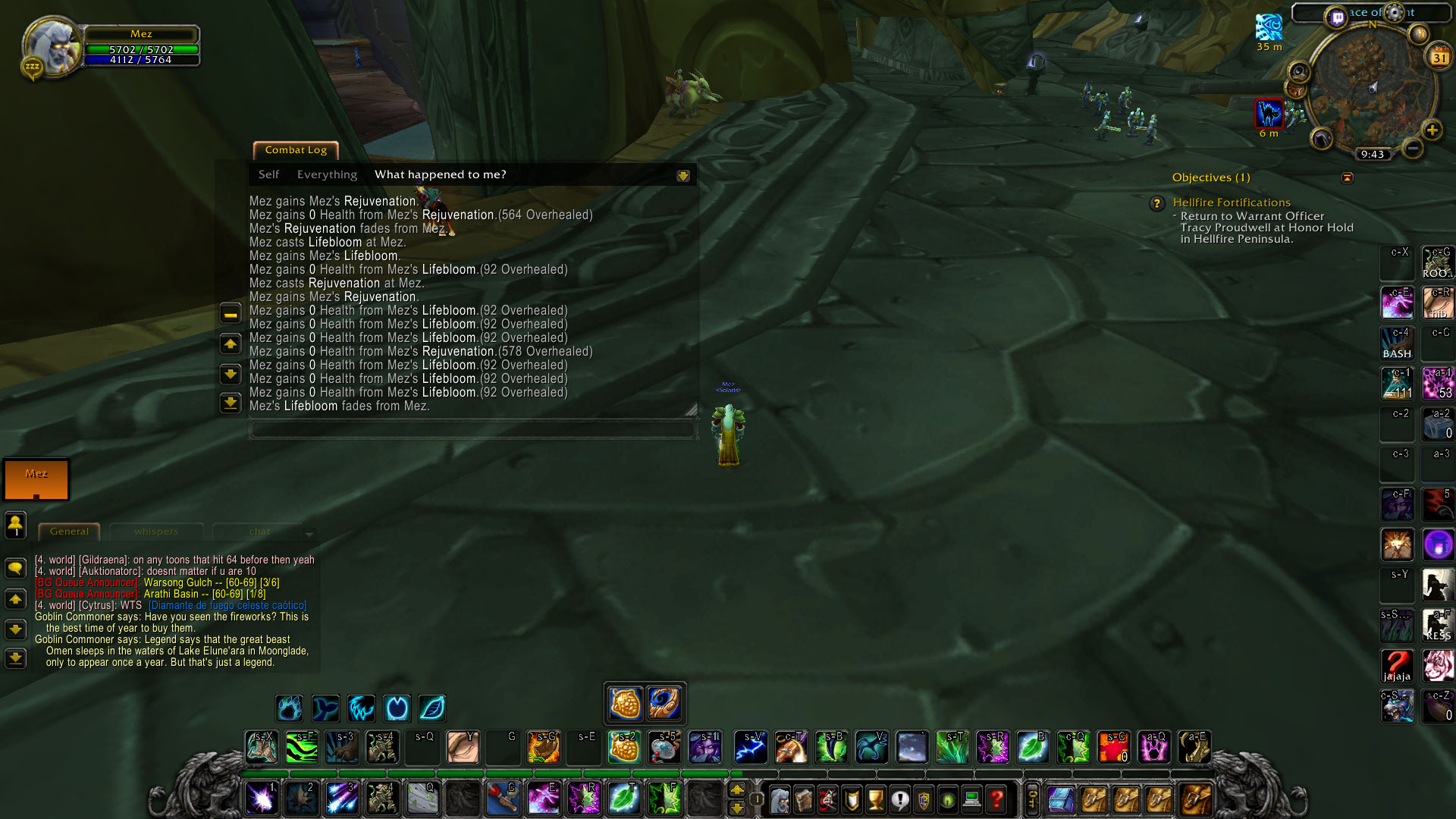
Task: Select Bear Form on the shapeshift bar
Action: tap(289, 708)
